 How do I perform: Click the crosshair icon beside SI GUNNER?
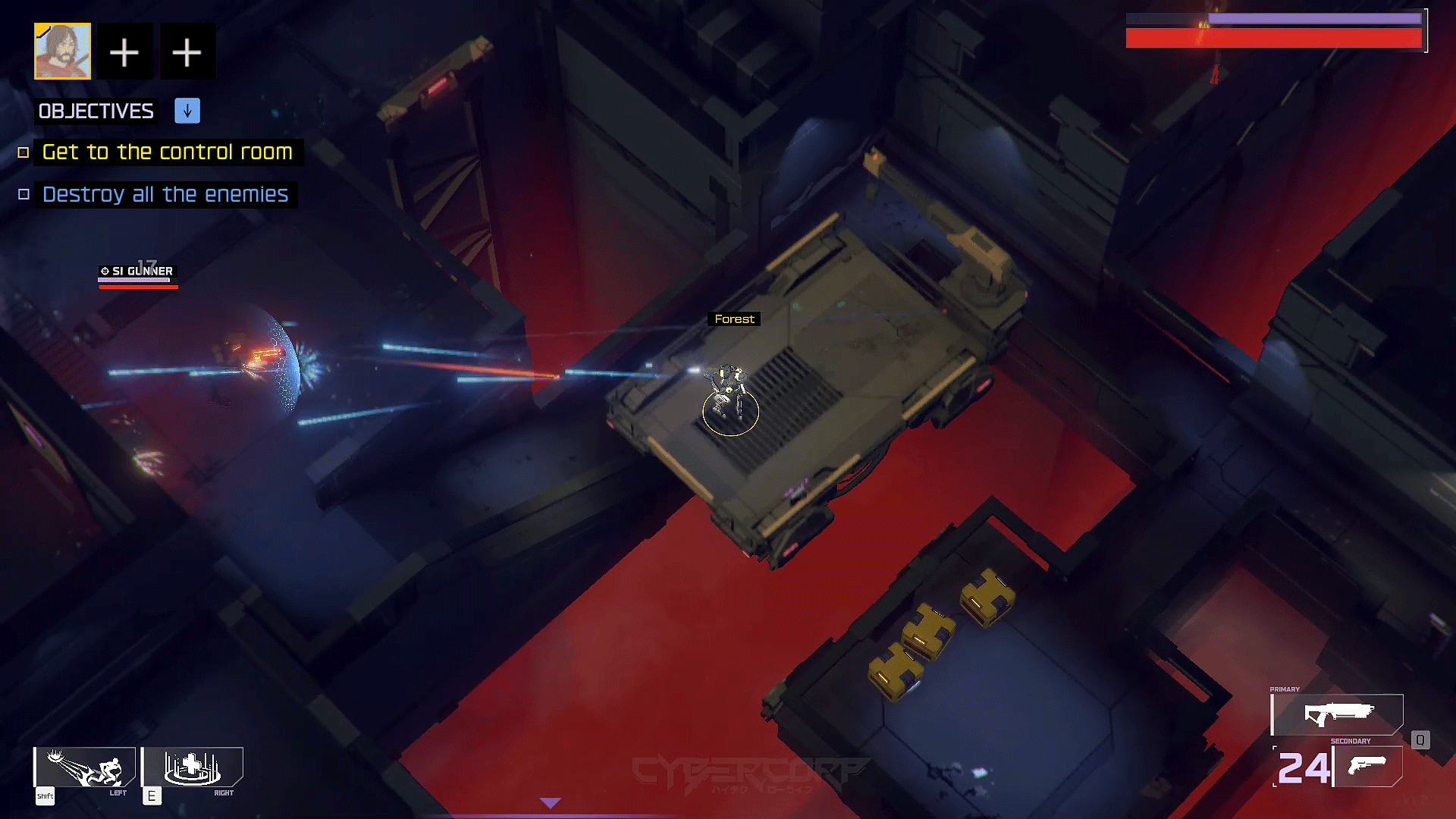pos(104,271)
